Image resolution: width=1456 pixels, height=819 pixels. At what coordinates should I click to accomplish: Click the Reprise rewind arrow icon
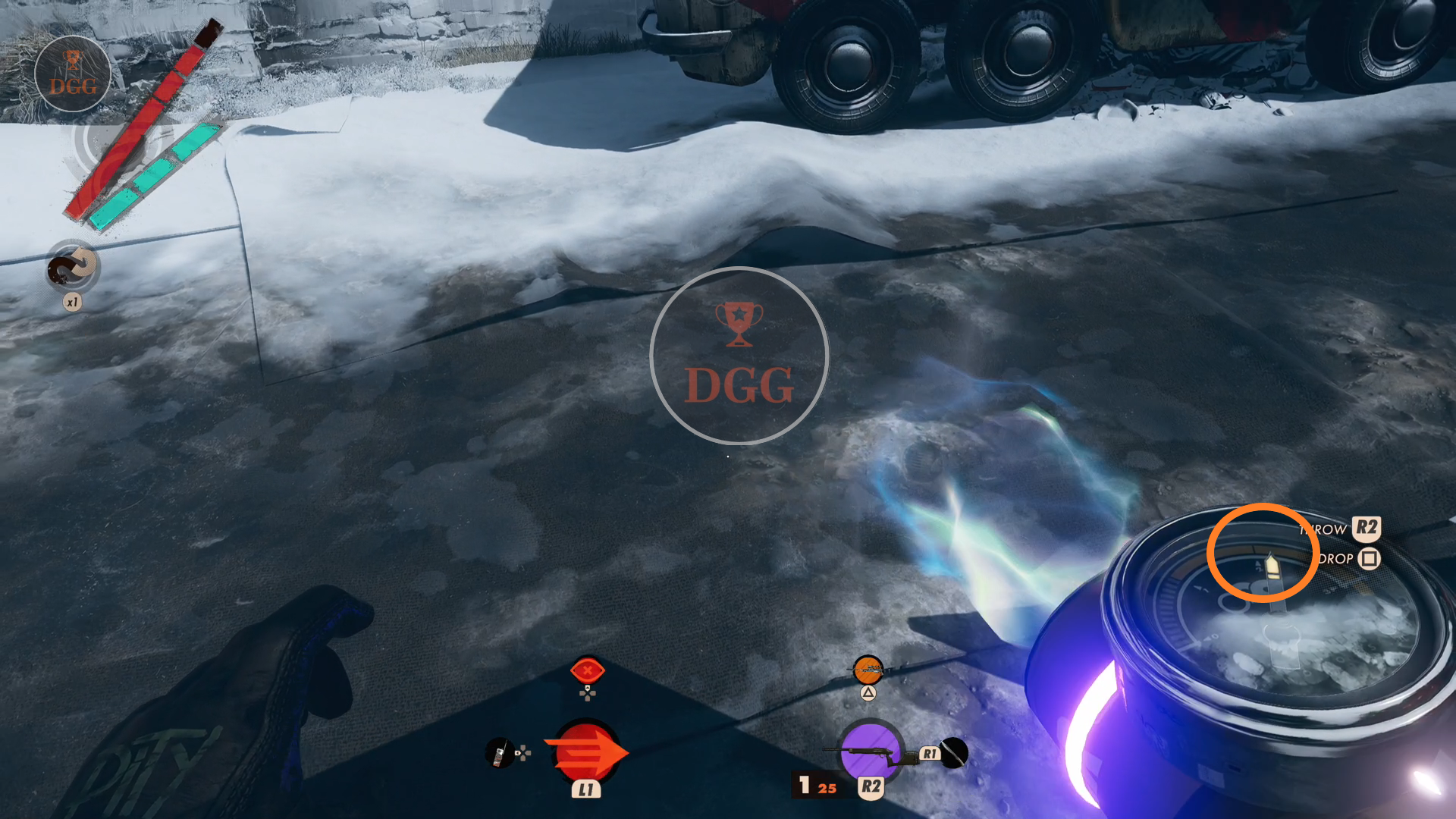click(73, 267)
